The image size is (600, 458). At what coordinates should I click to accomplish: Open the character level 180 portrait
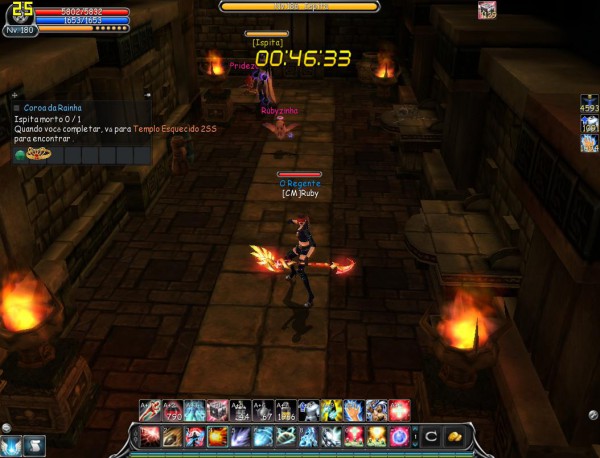click(x=21, y=14)
